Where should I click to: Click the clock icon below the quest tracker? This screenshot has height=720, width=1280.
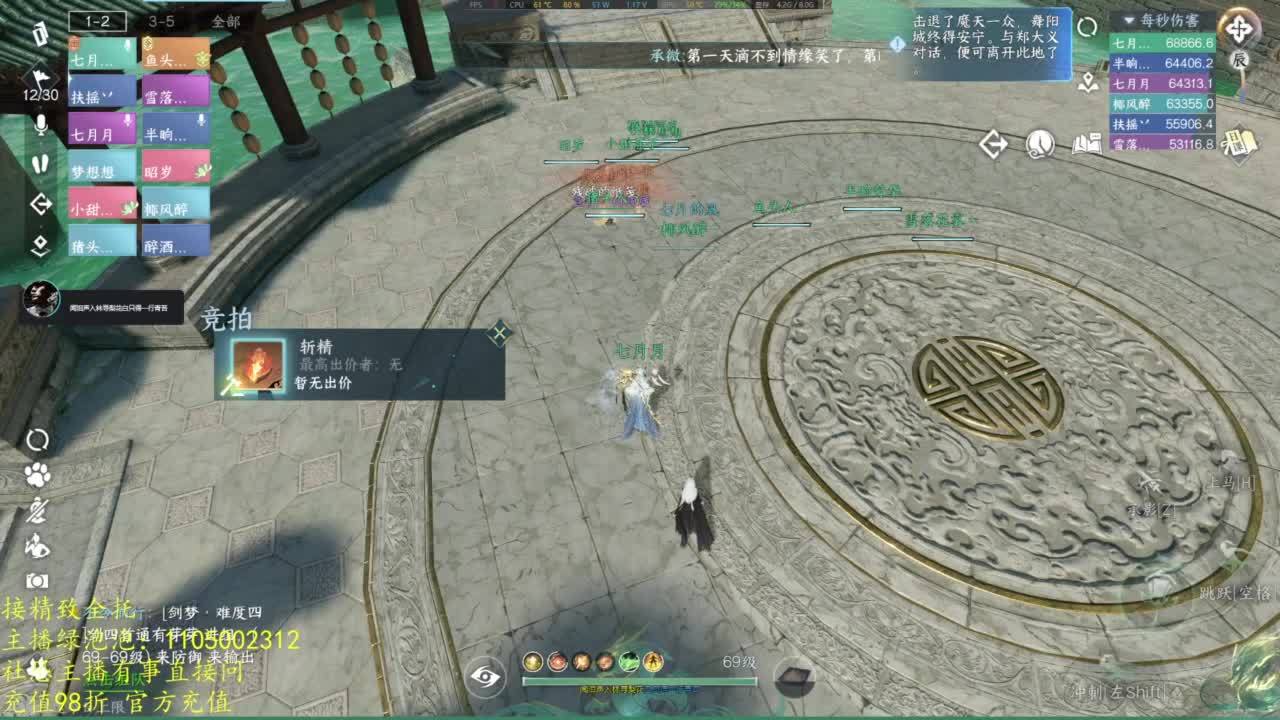1040,142
